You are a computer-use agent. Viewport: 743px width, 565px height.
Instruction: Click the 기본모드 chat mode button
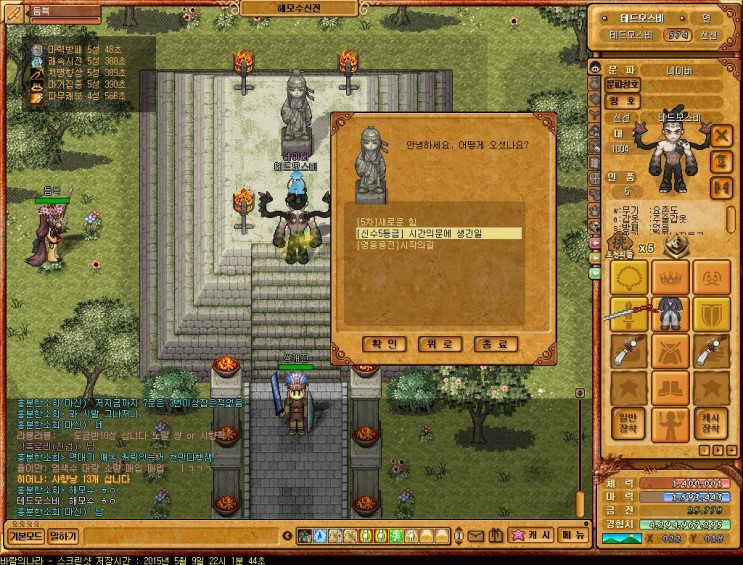pyautogui.click(x=22, y=536)
